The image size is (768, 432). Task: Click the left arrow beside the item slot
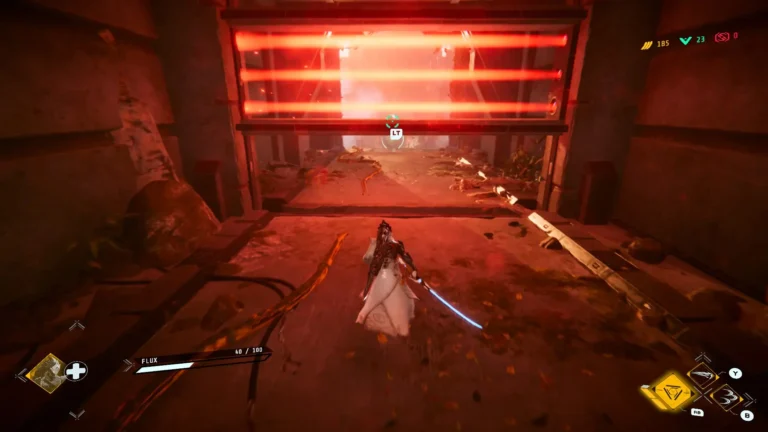click(19, 374)
